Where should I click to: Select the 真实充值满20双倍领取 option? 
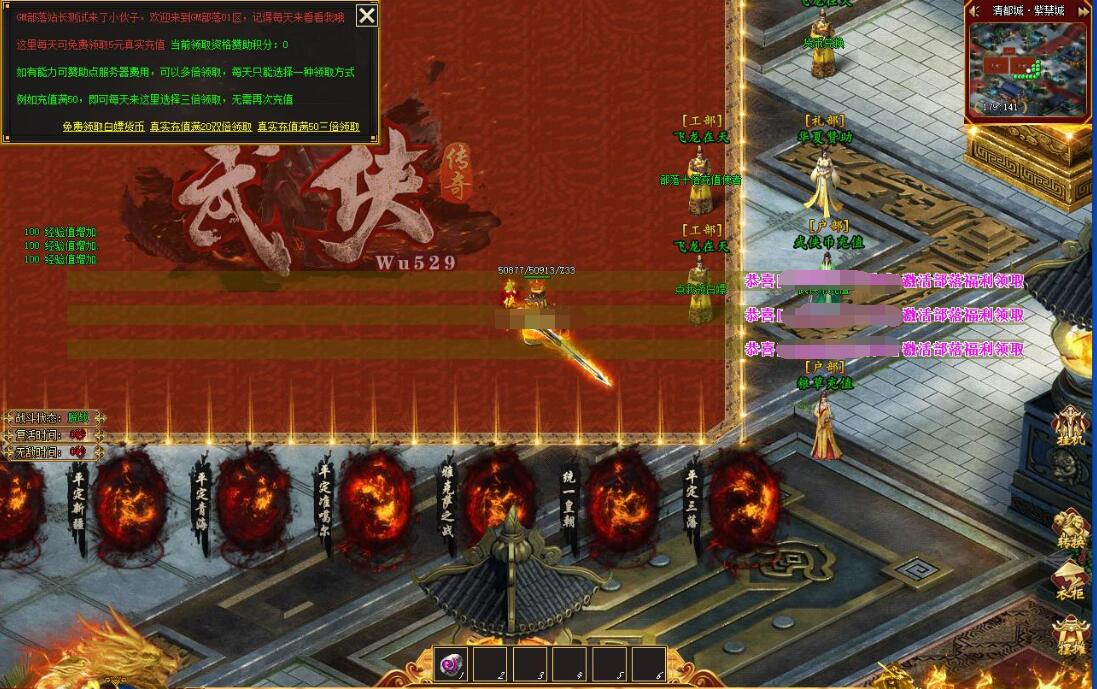pos(201,127)
